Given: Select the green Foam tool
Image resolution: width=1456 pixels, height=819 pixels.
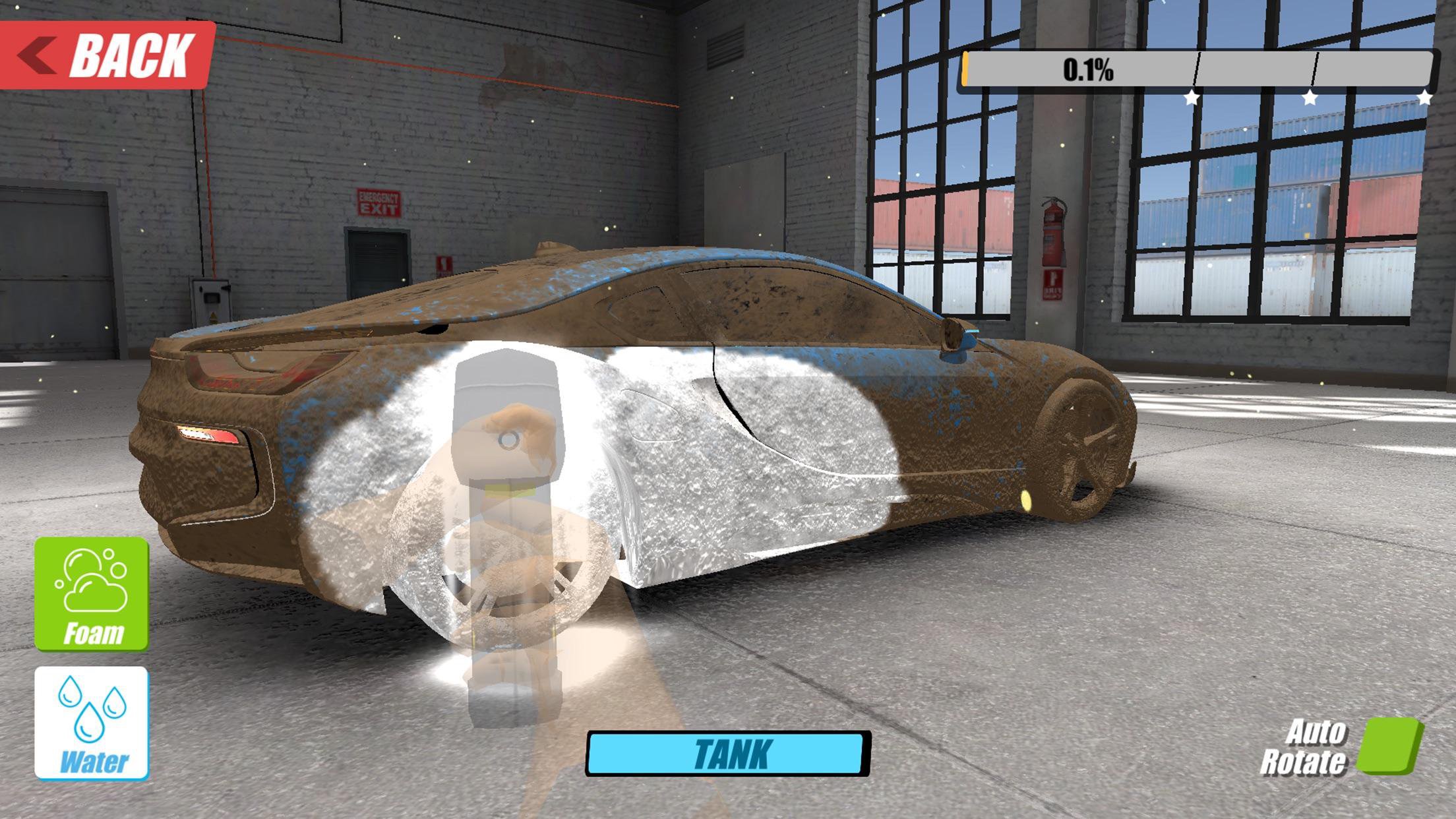Looking at the screenshot, I should click(92, 593).
